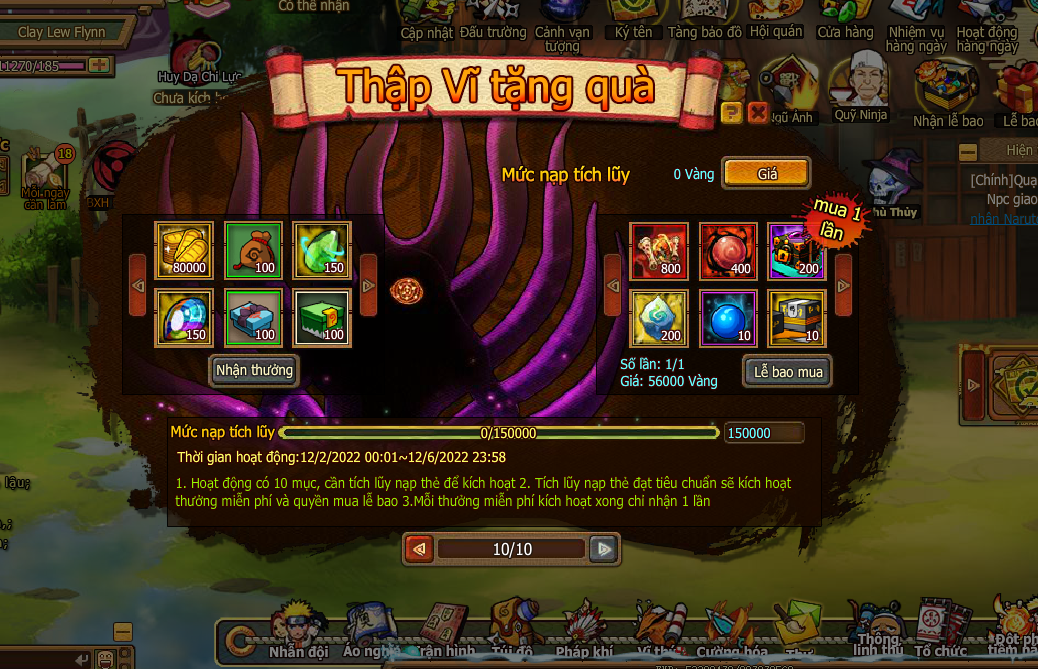The width and height of the screenshot is (1038, 669).
Task: Open the yellow question mark help
Action: 732,112
